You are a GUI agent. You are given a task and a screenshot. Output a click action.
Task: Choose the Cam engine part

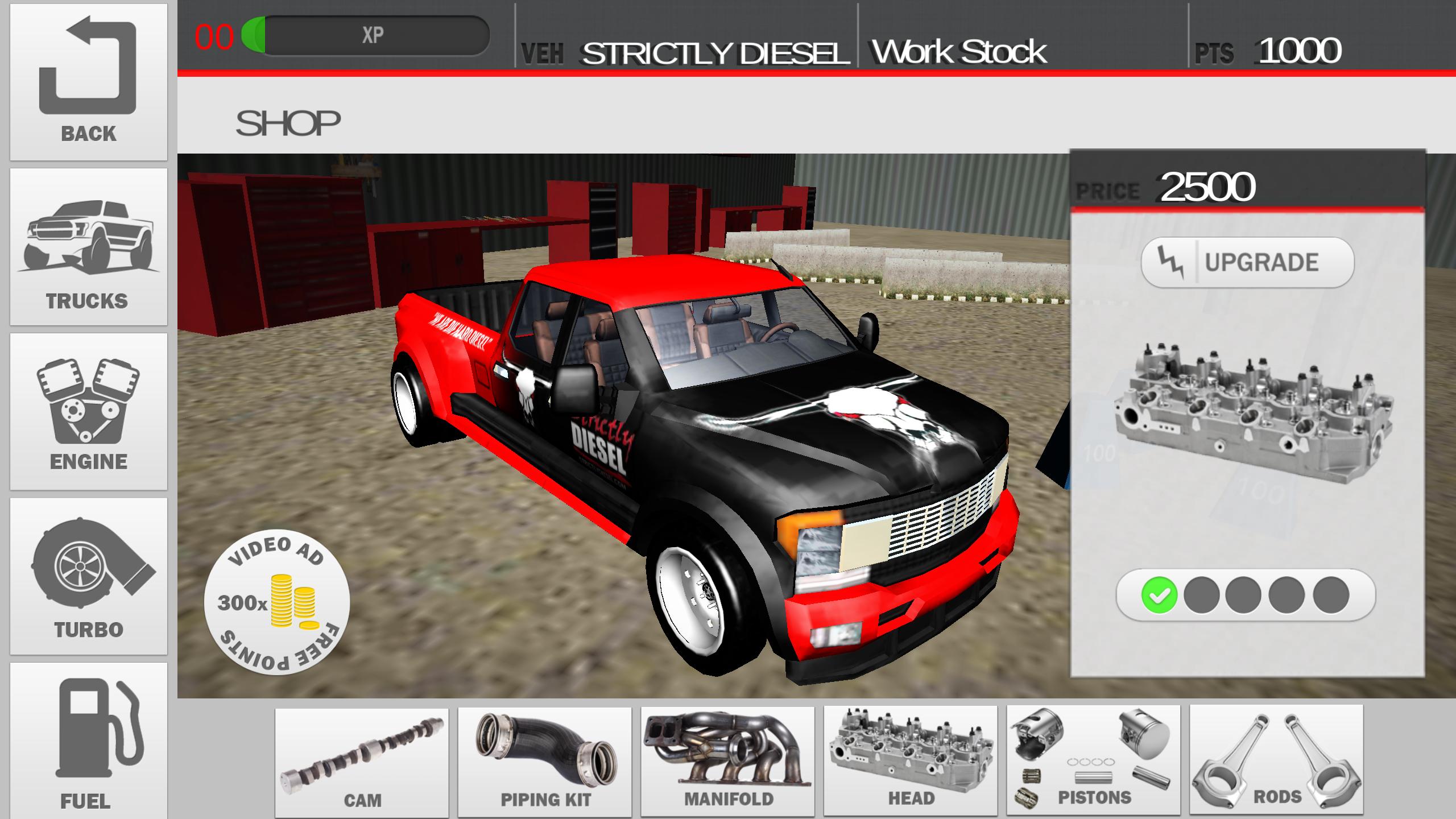point(362,762)
